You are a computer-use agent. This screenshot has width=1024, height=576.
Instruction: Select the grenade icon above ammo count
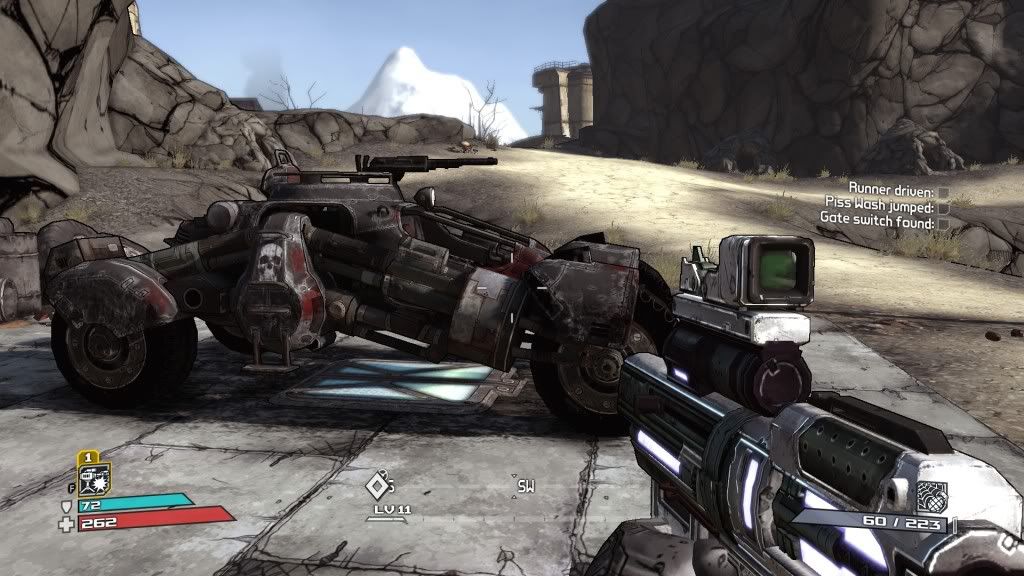coord(930,494)
